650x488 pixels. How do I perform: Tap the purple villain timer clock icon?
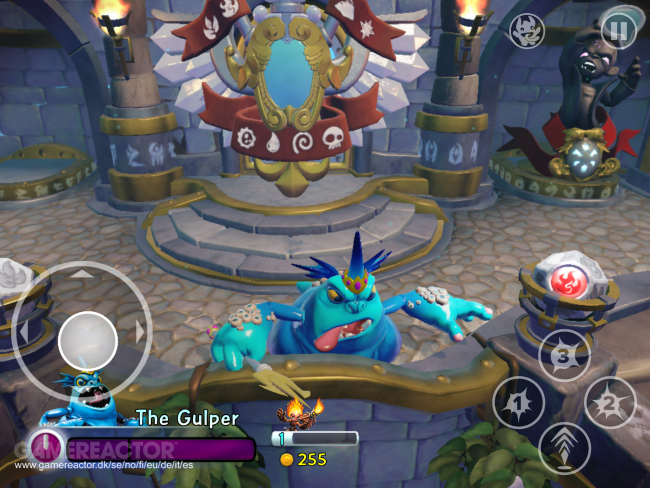click(x=46, y=446)
